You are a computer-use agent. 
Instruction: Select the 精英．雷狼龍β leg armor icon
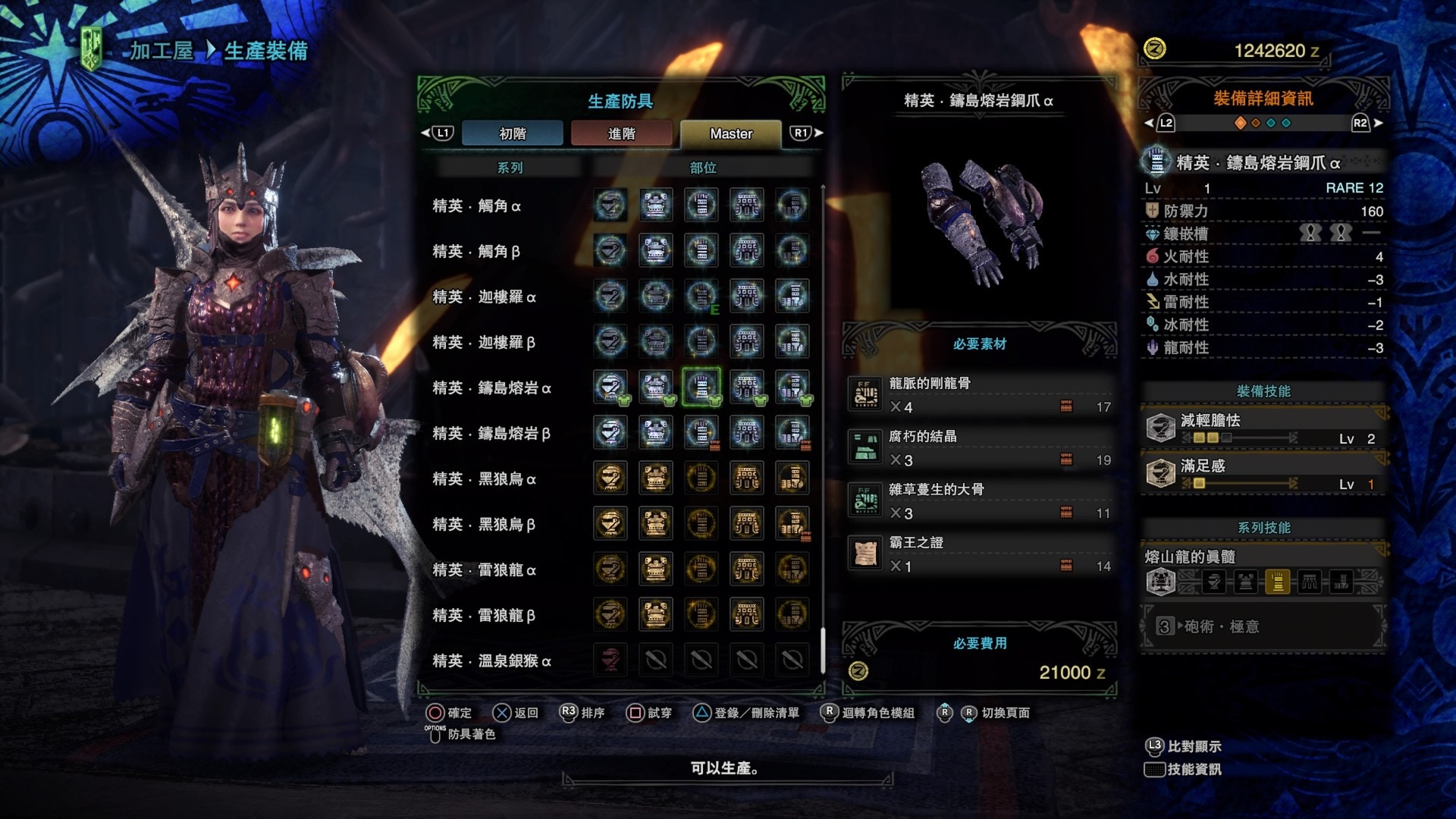(792, 615)
